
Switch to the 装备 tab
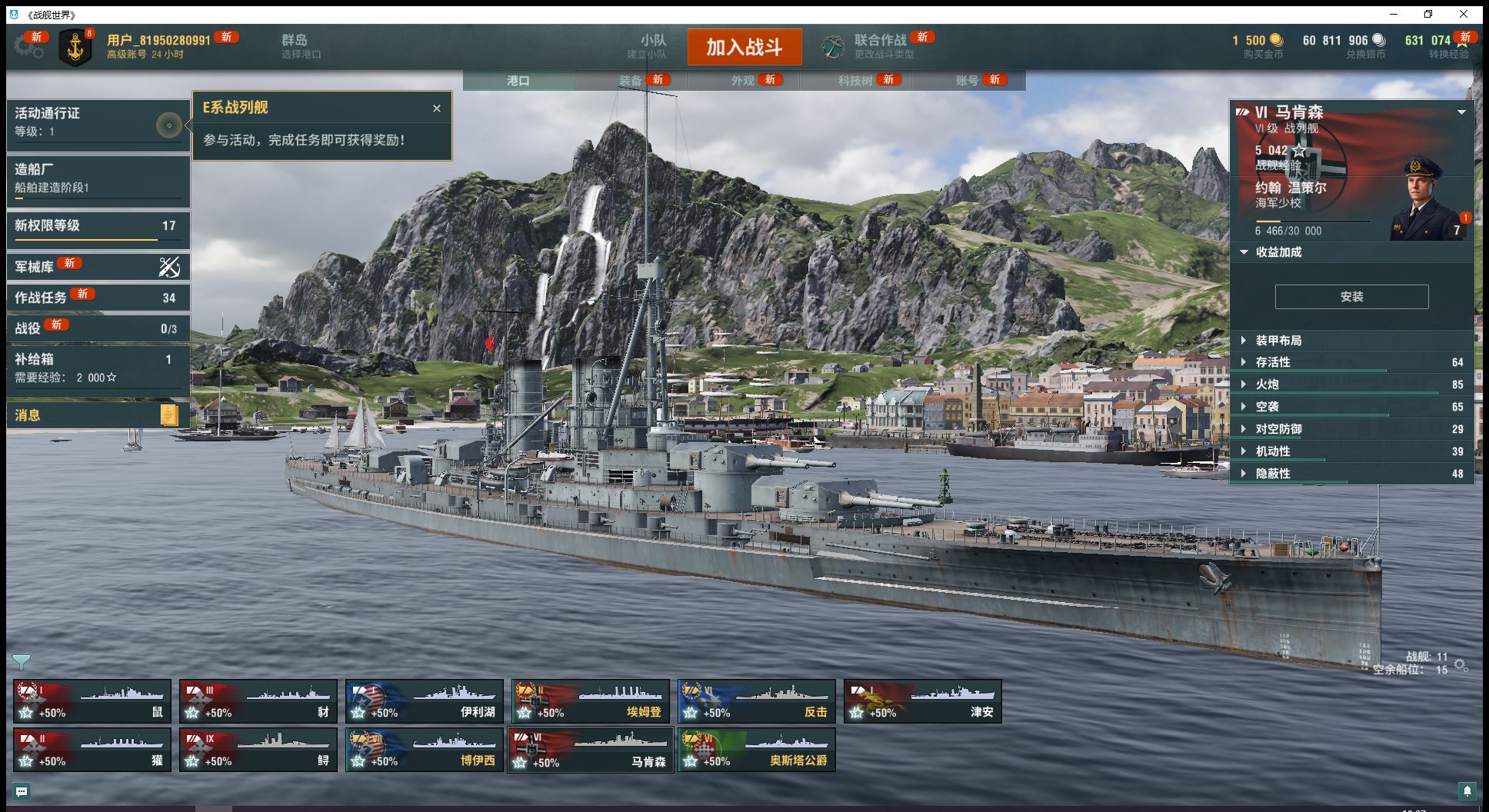click(x=630, y=81)
